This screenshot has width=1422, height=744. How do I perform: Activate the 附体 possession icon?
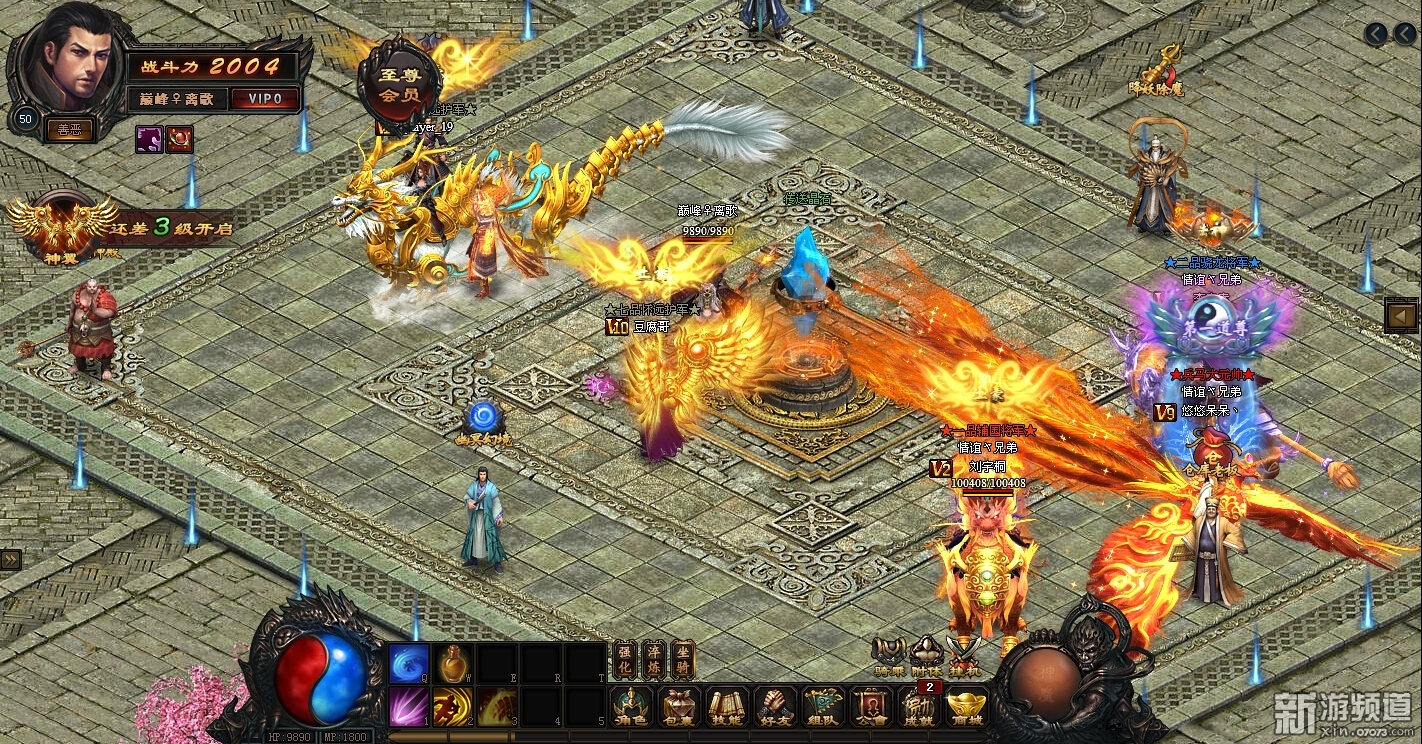[927, 655]
